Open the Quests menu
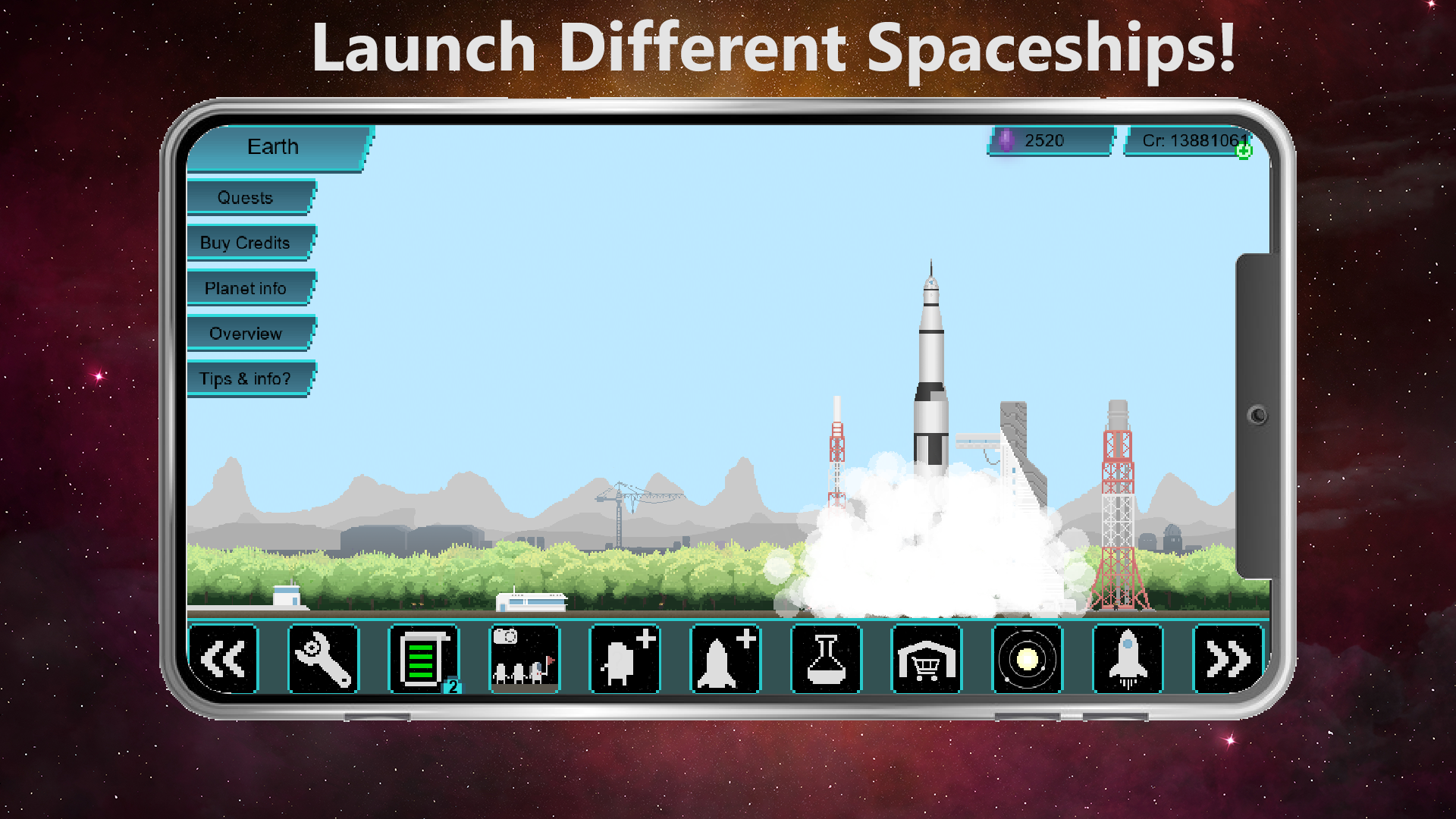 click(x=245, y=197)
